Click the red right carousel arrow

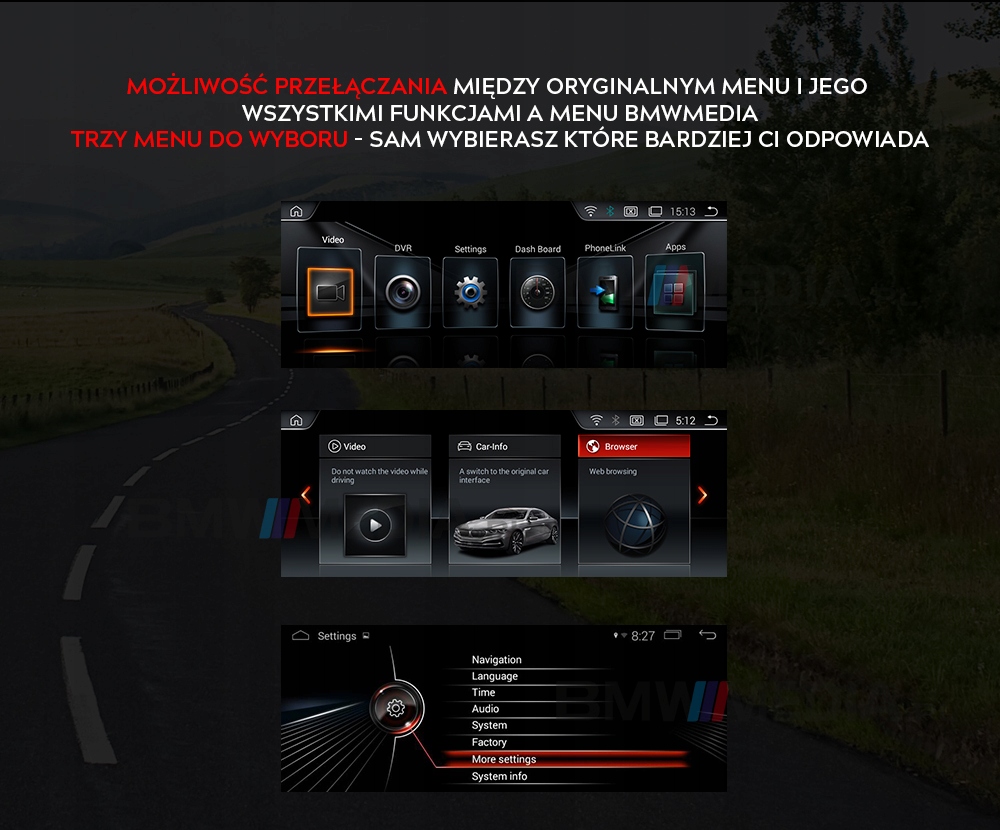pyautogui.click(x=702, y=495)
